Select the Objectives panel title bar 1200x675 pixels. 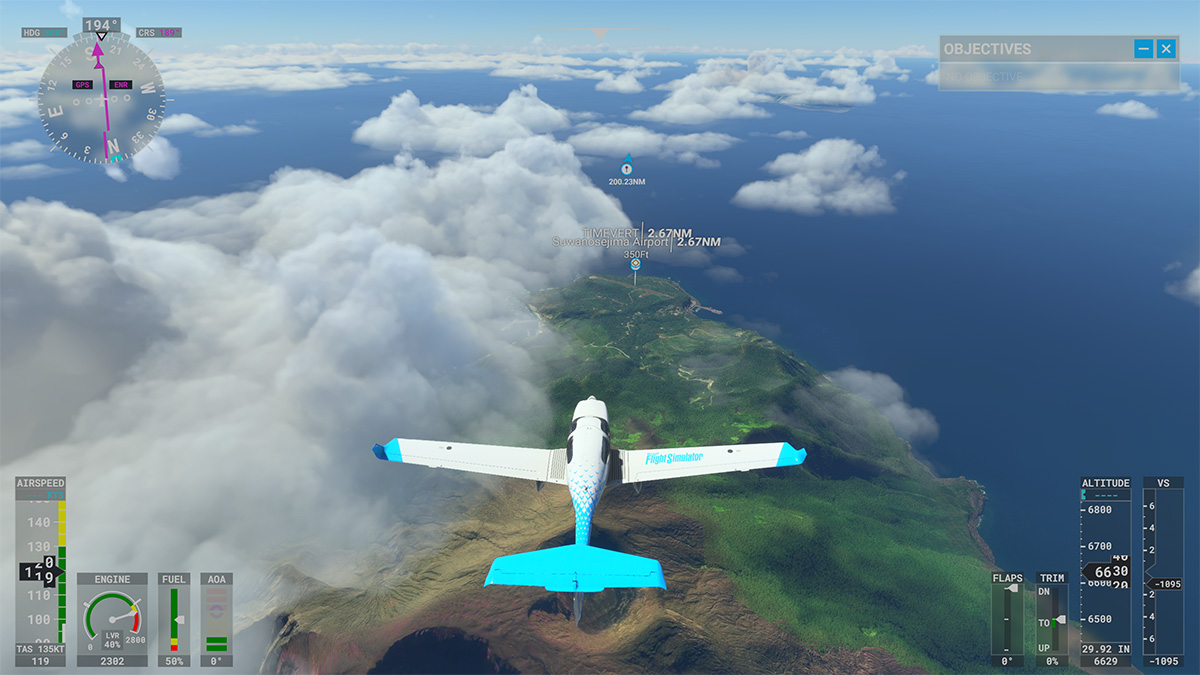(1030, 48)
